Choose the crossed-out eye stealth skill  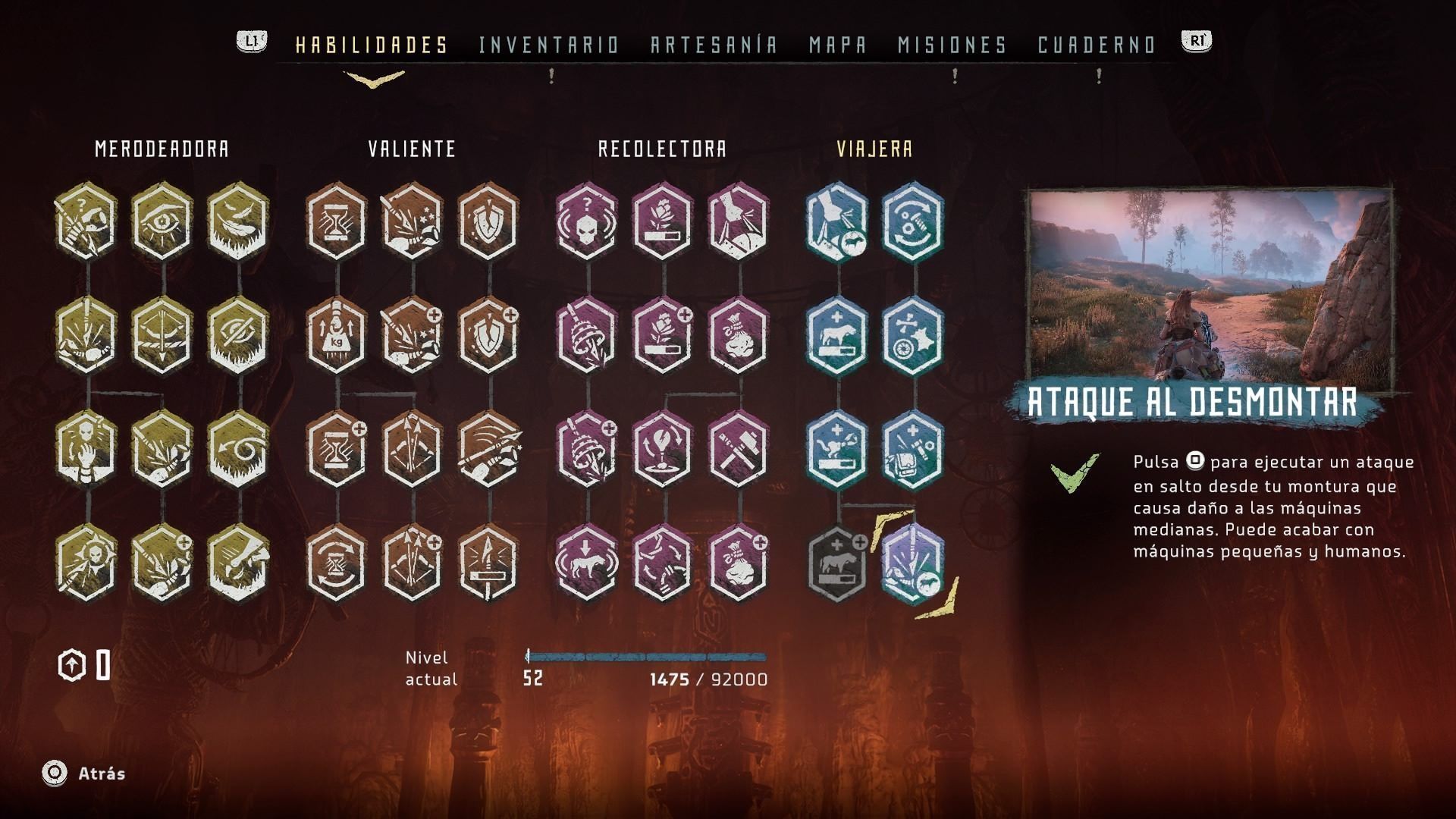click(x=238, y=335)
